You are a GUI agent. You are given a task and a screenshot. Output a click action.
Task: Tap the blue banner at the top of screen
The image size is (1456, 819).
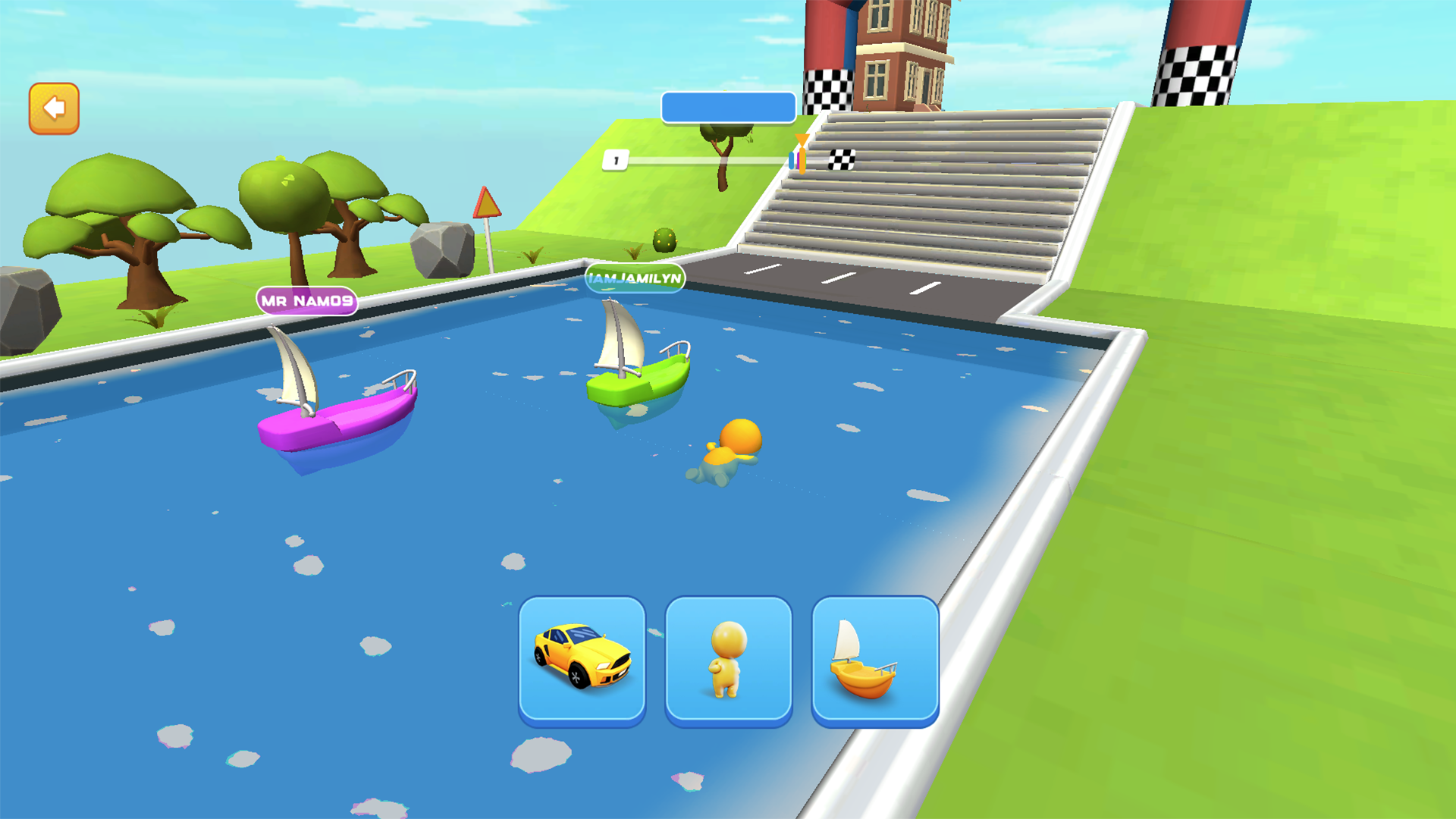(x=728, y=107)
